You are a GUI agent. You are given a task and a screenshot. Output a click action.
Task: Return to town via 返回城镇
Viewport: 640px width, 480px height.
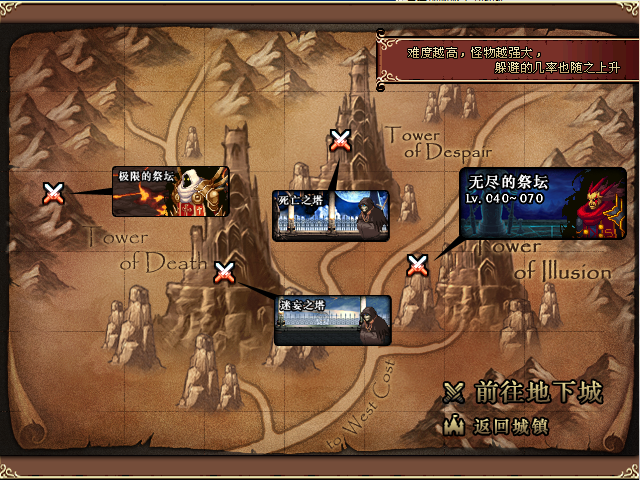[497, 425]
